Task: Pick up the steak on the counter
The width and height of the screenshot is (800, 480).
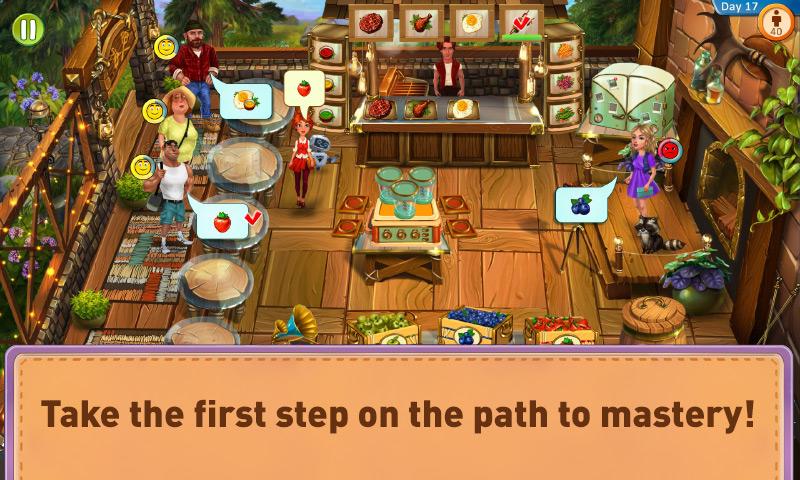Action: point(381,107)
